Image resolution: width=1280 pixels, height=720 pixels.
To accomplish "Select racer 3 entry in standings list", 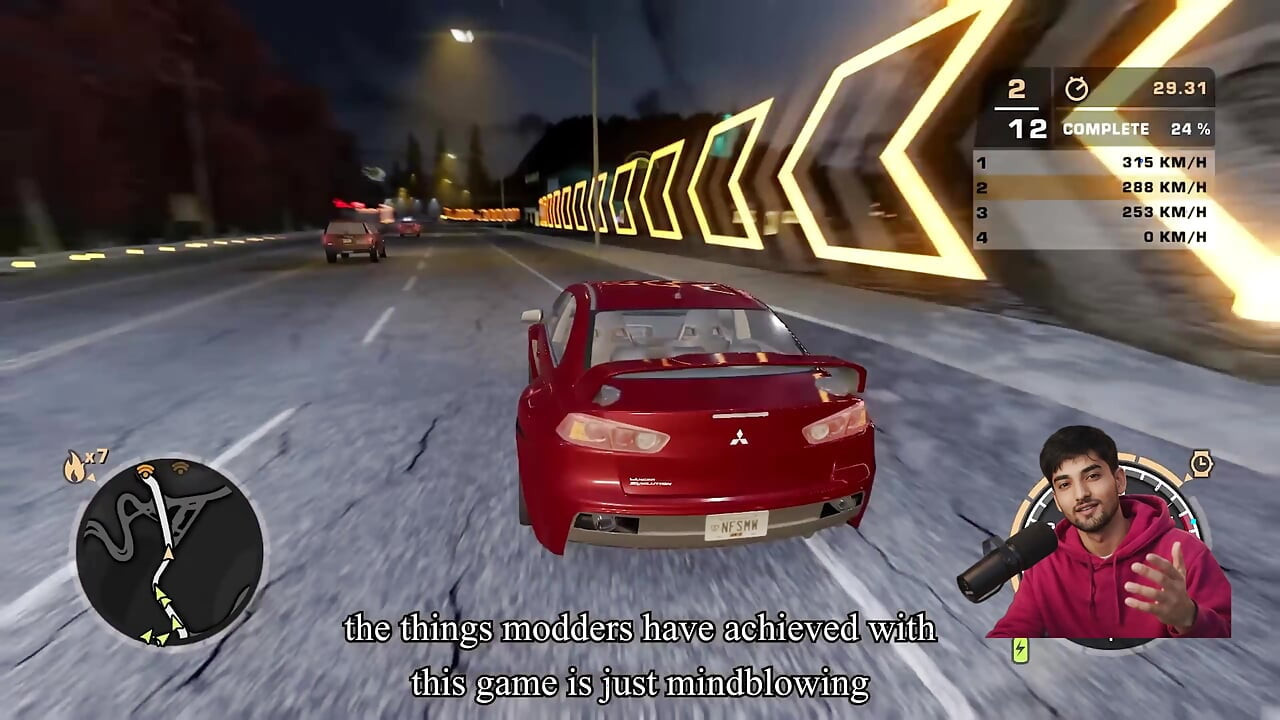I will 1095,211.
